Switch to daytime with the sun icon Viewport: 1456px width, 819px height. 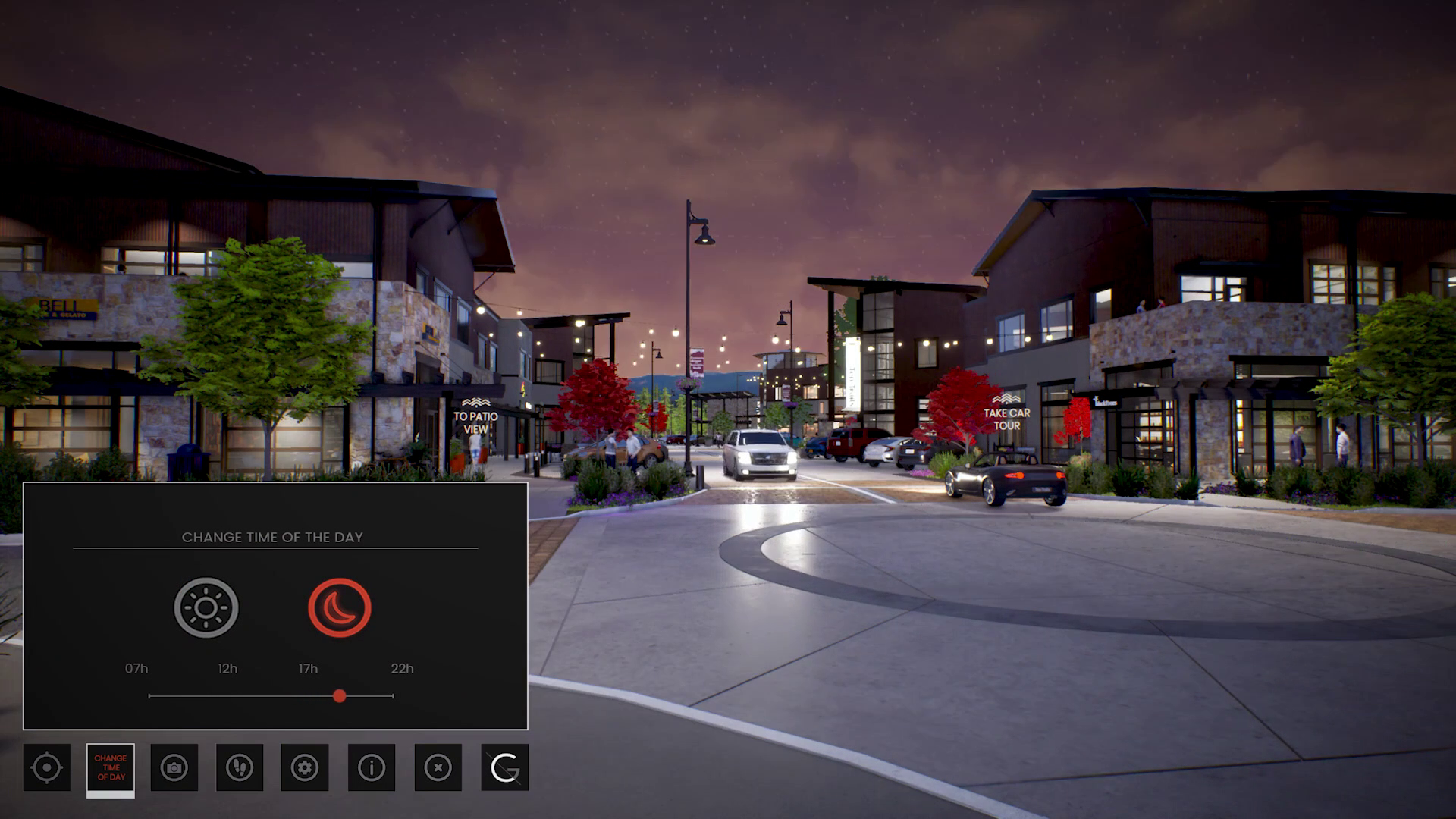click(x=206, y=607)
